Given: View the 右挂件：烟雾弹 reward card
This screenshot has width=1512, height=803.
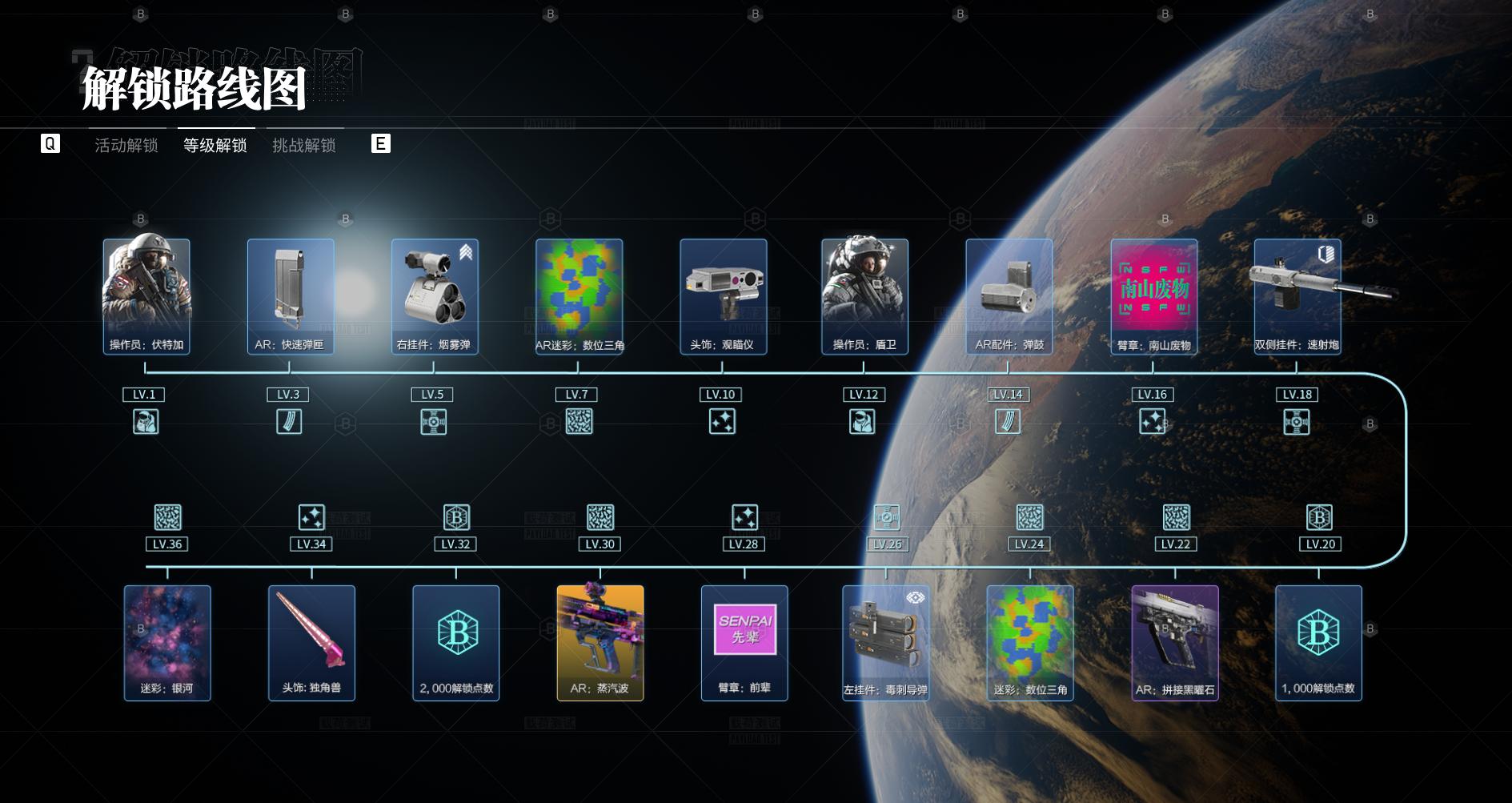Looking at the screenshot, I should 435,296.
